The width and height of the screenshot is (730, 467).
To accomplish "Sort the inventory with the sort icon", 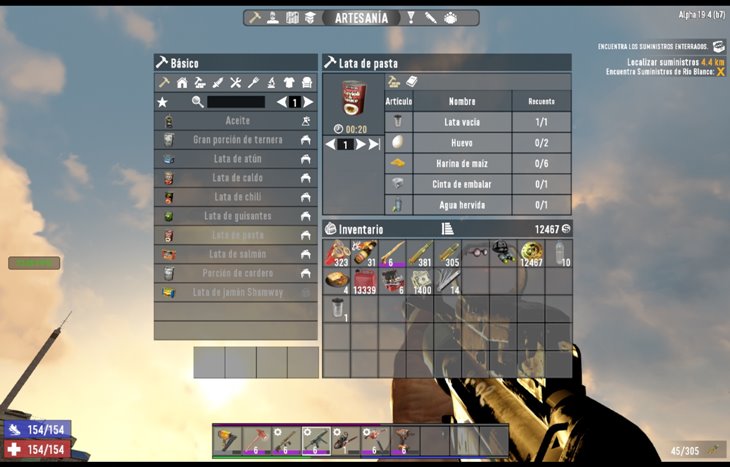I will coord(447,229).
